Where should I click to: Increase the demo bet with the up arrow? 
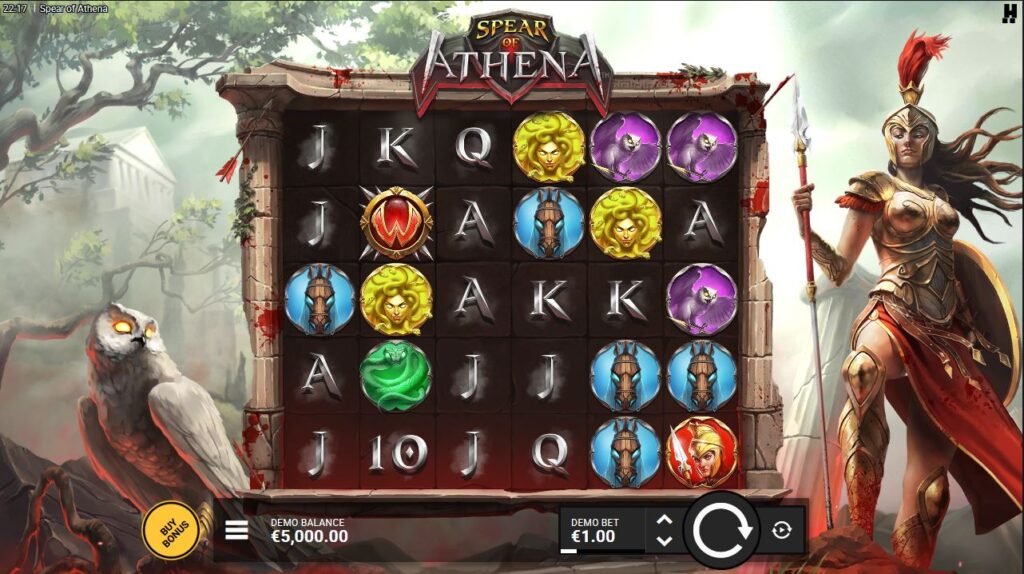coord(663,520)
